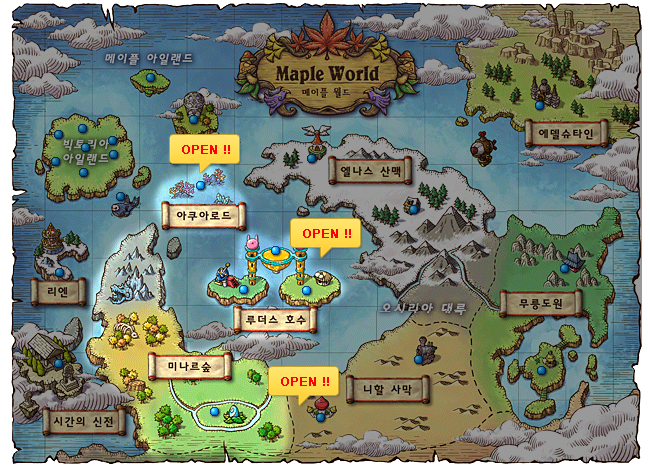The height and width of the screenshot is (466, 650).
Task: Open the 니할 사막 region
Action: (387, 389)
